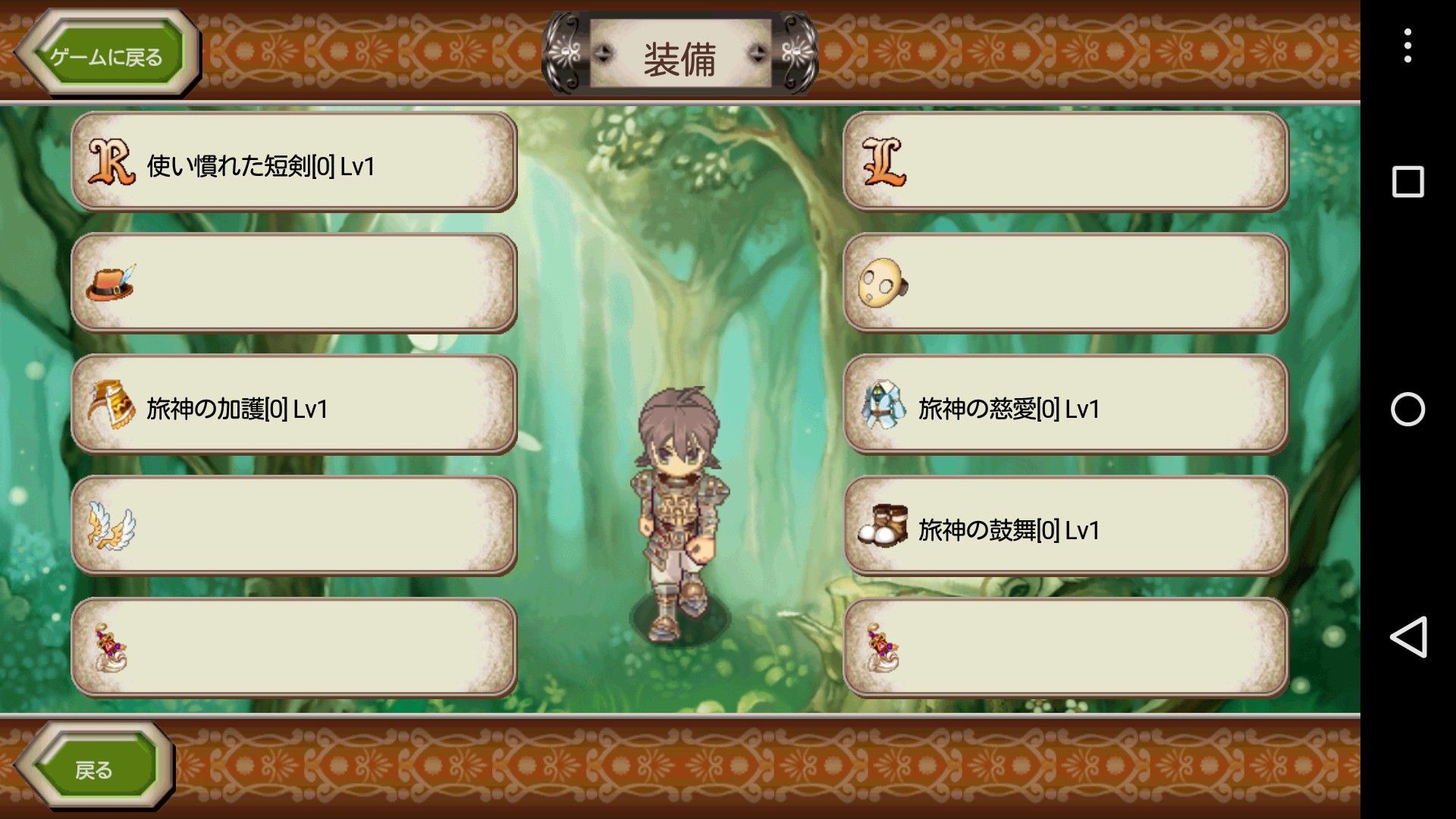
Task: Choose the empty wings slot
Action: tap(294, 526)
